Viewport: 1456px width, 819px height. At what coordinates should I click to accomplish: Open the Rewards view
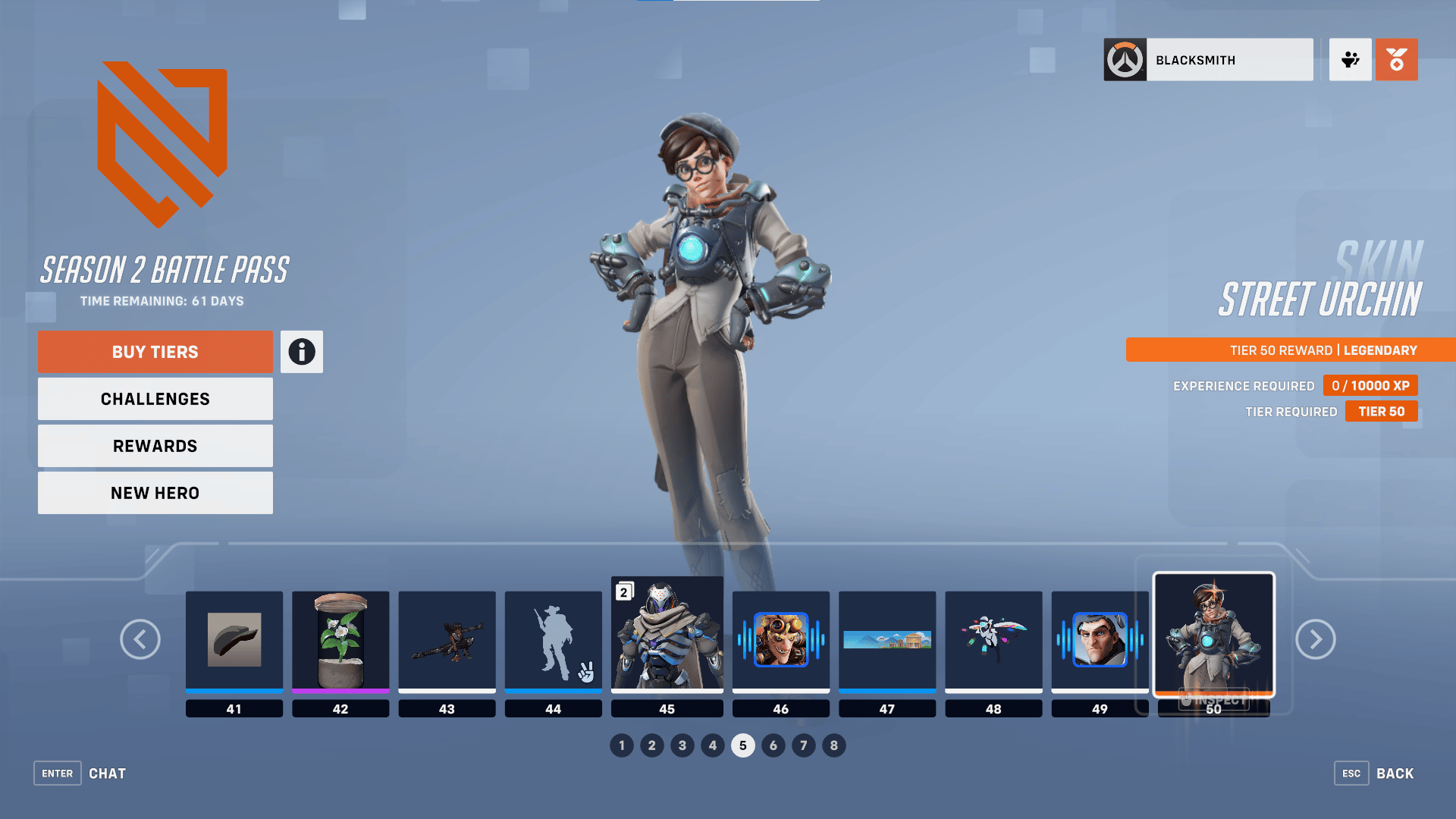point(155,445)
